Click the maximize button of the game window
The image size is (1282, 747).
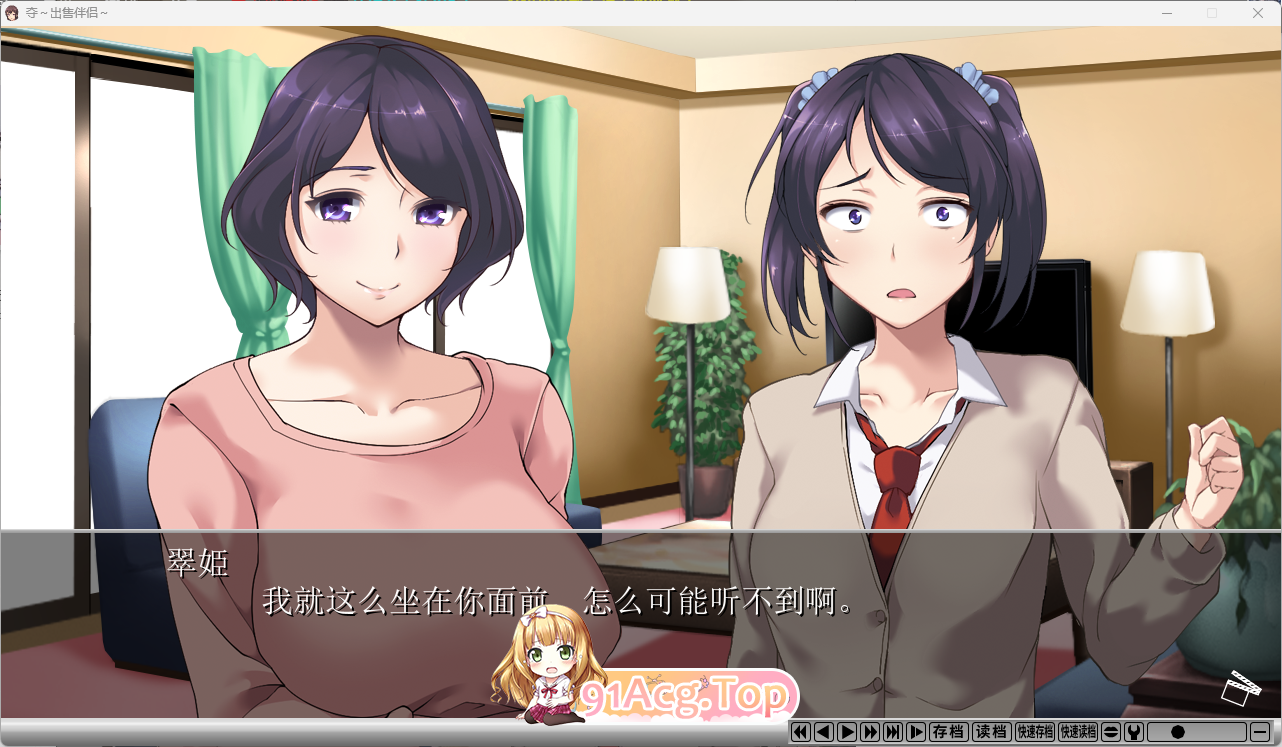click(1212, 13)
